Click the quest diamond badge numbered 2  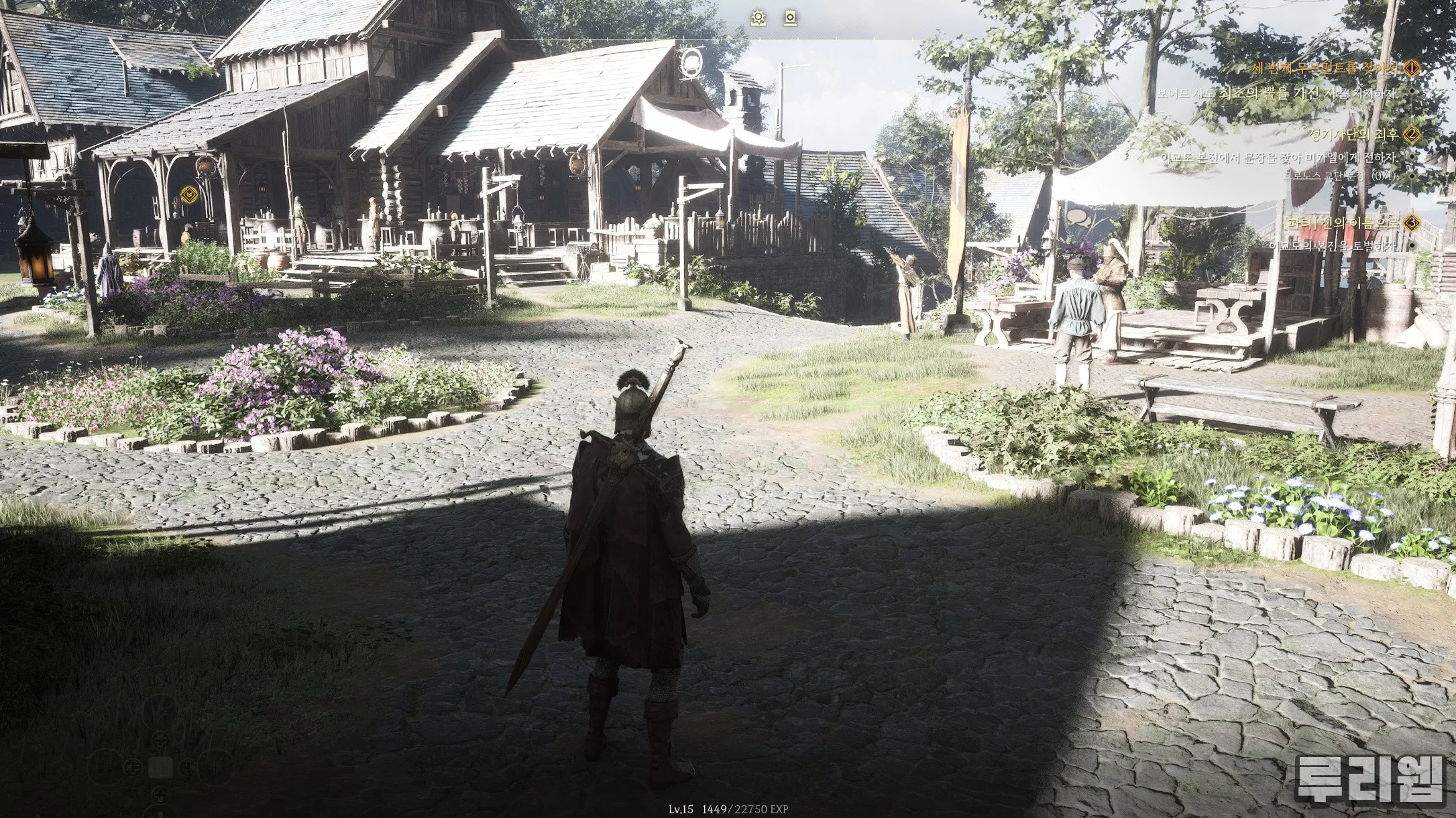tap(1412, 135)
